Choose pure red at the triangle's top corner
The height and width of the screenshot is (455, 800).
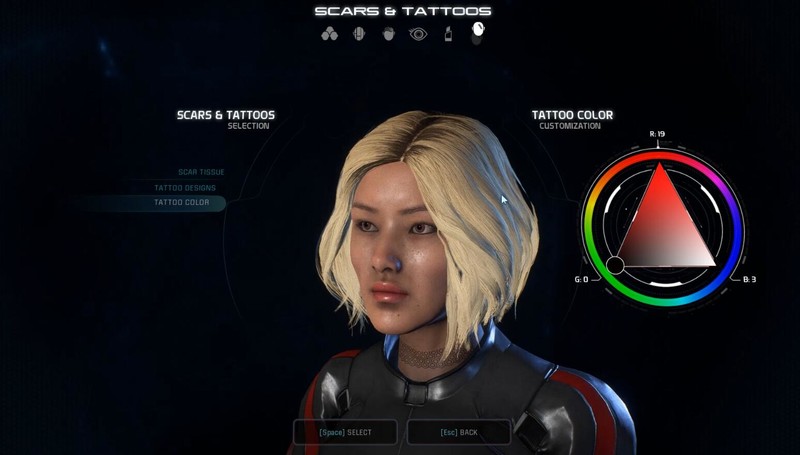(x=661, y=166)
